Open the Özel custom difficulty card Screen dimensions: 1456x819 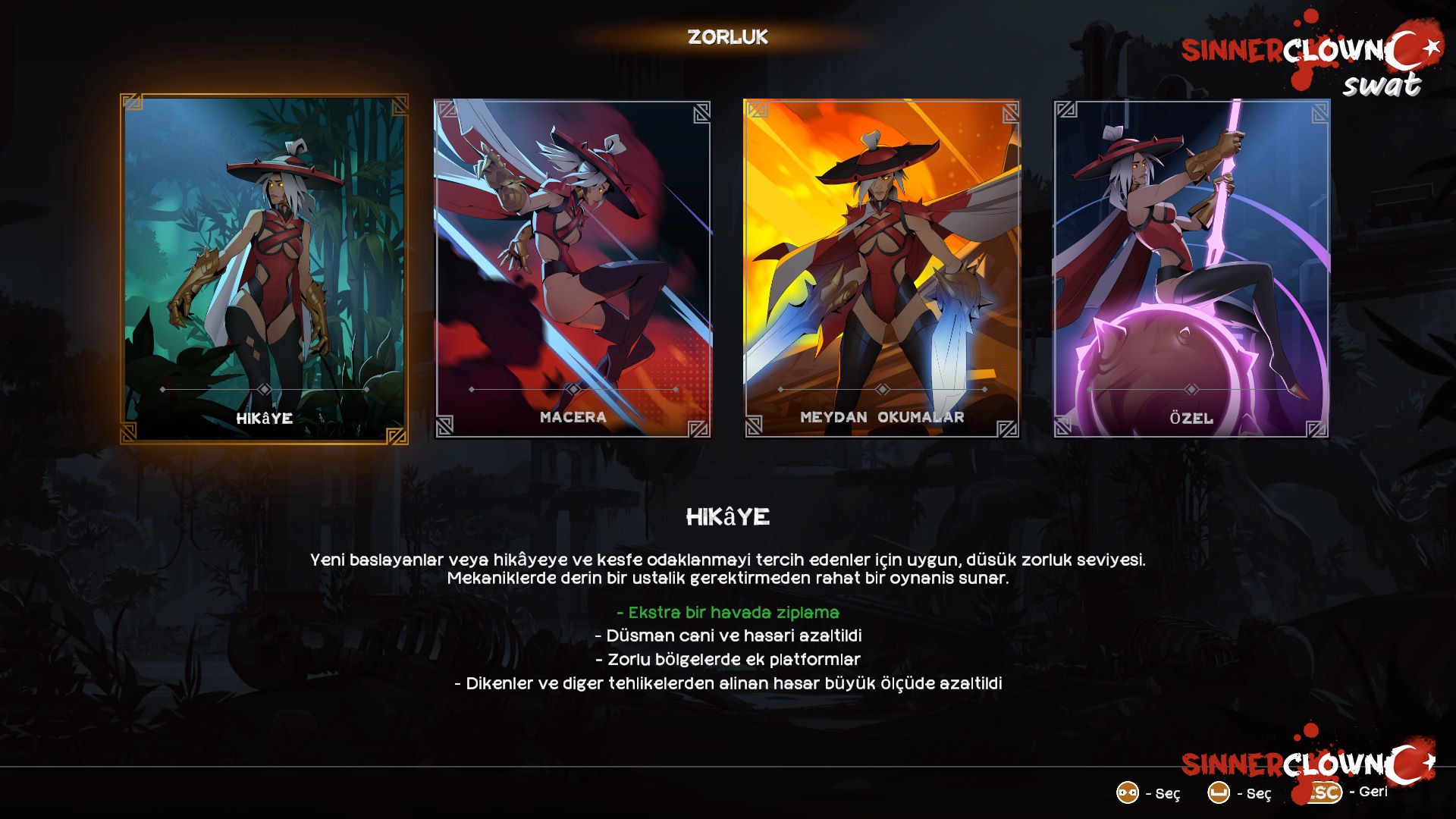pyautogui.click(x=1191, y=269)
